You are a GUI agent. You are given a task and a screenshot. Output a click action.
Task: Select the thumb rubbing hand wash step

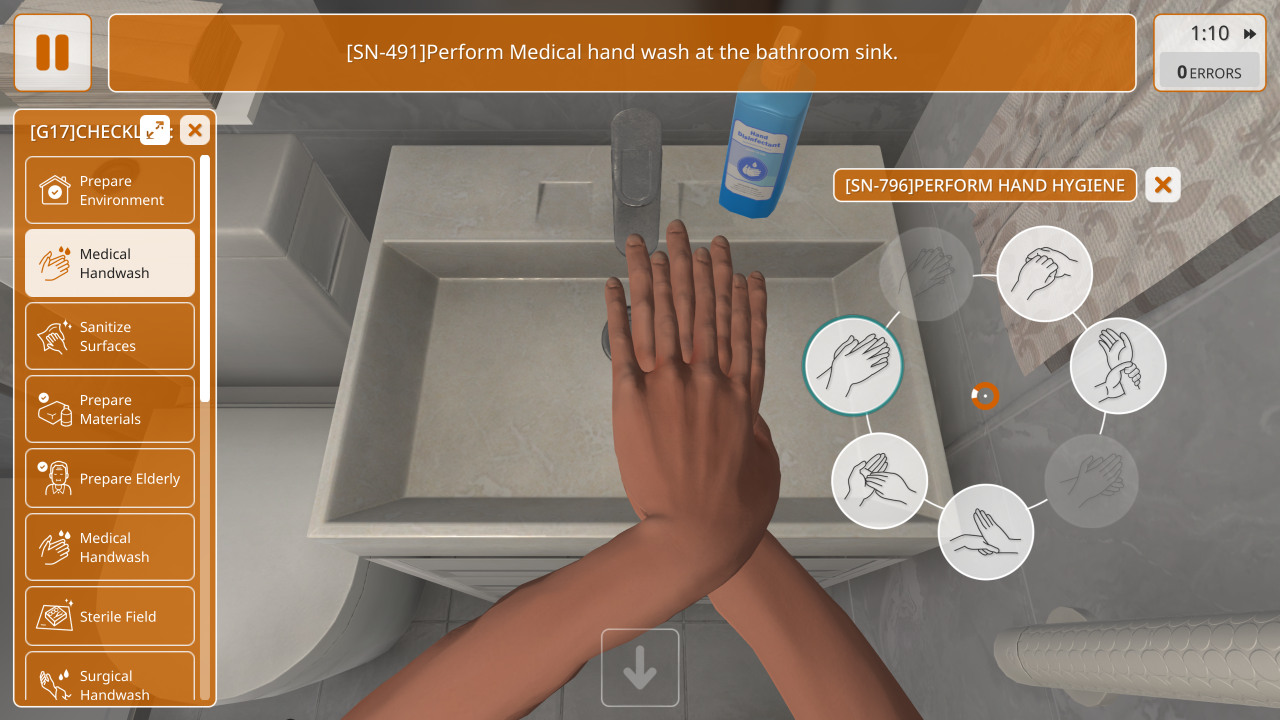pos(880,481)
